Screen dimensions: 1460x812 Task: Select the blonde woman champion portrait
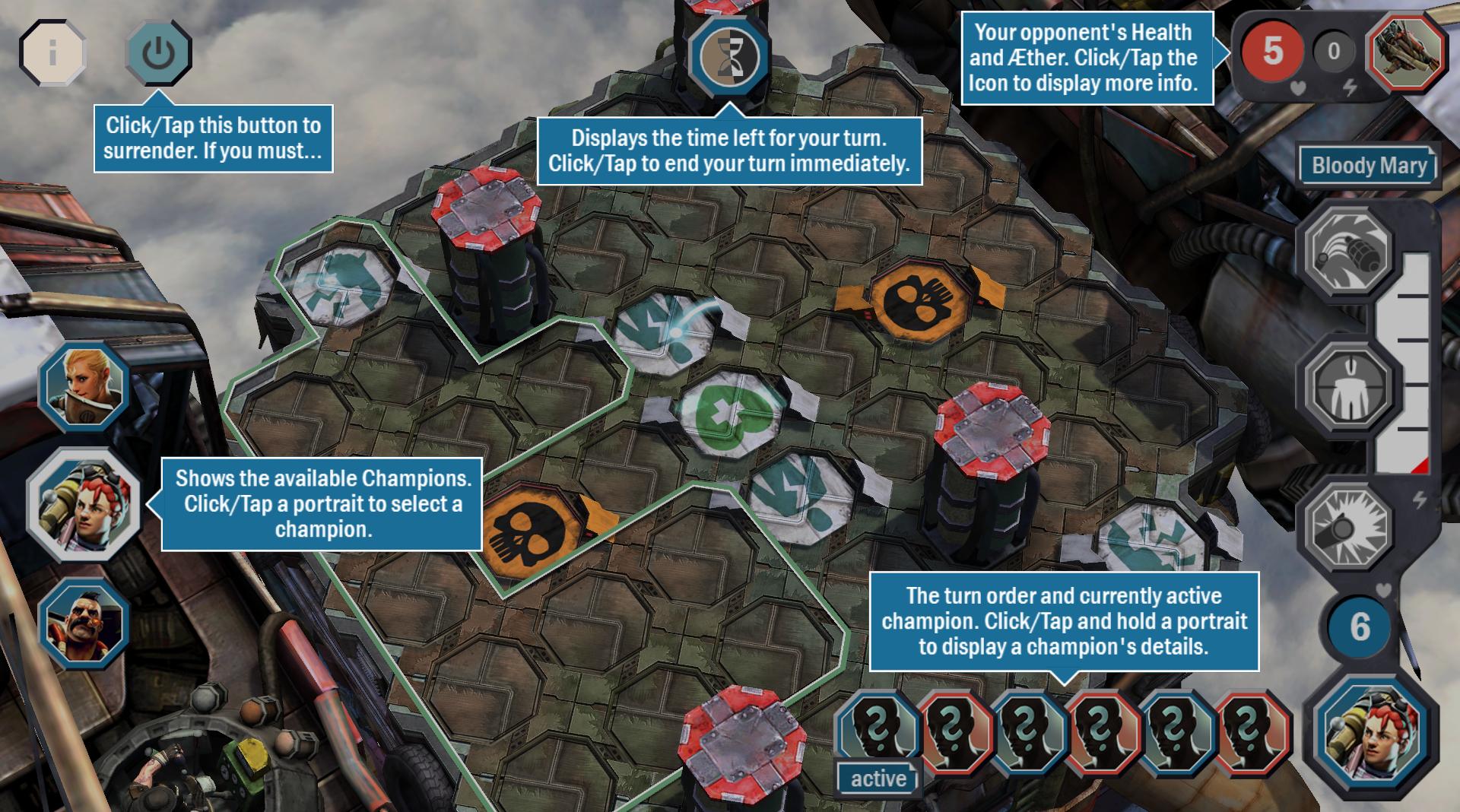[x=84, y=386]
